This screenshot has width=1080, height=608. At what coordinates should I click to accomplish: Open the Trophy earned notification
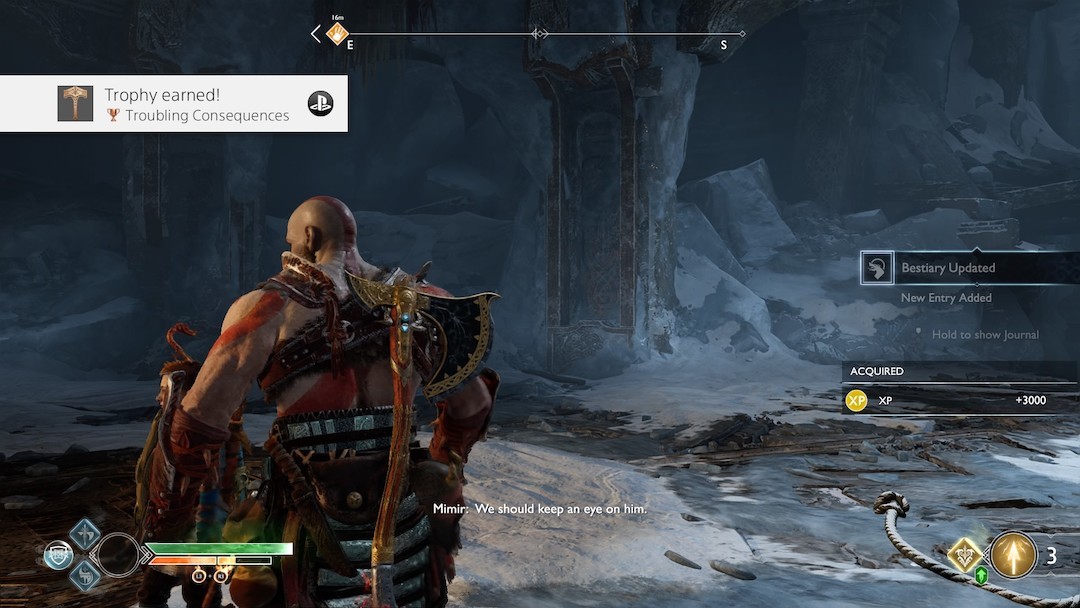[196, 104]
